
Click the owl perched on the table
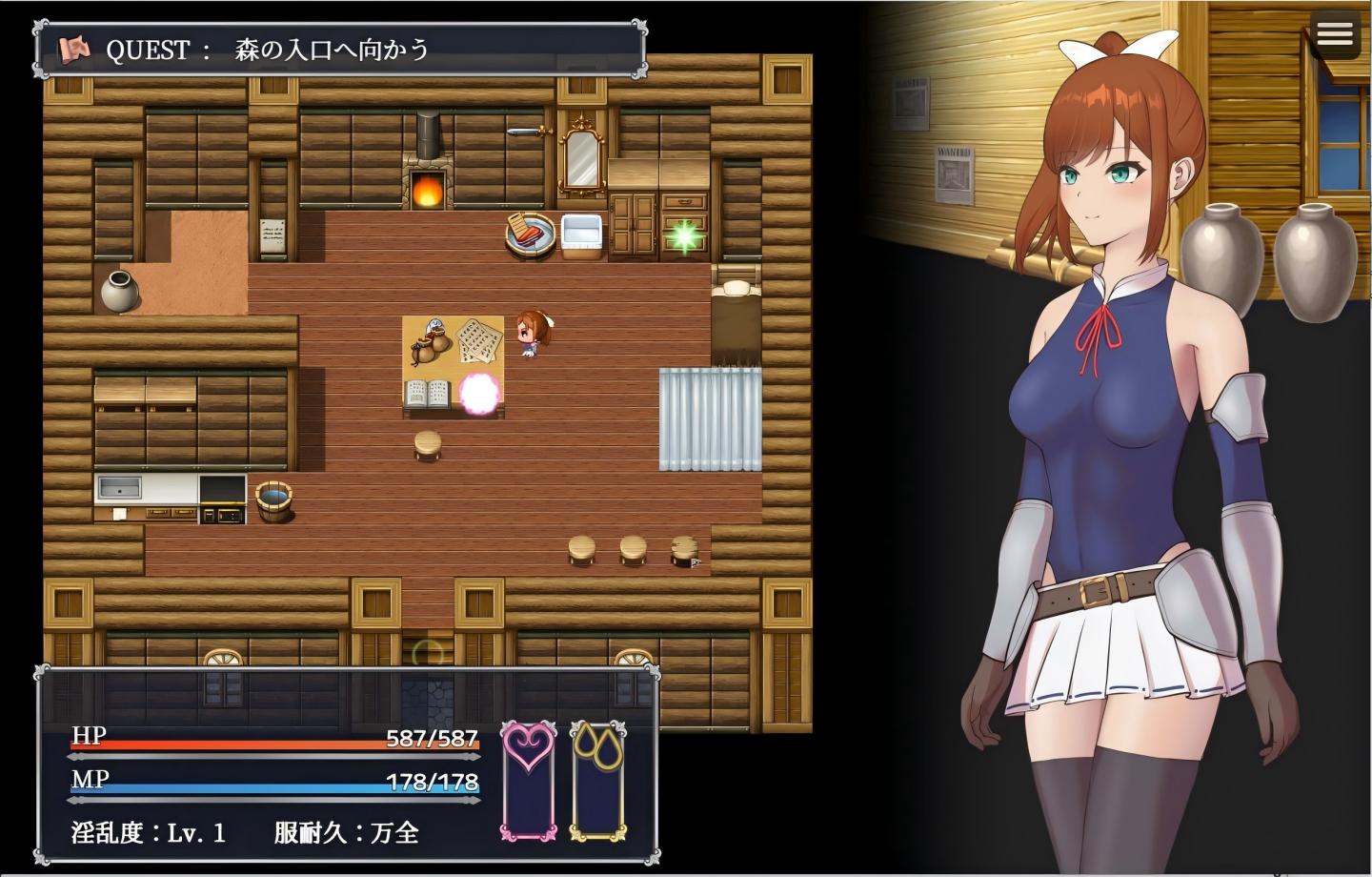430,342
